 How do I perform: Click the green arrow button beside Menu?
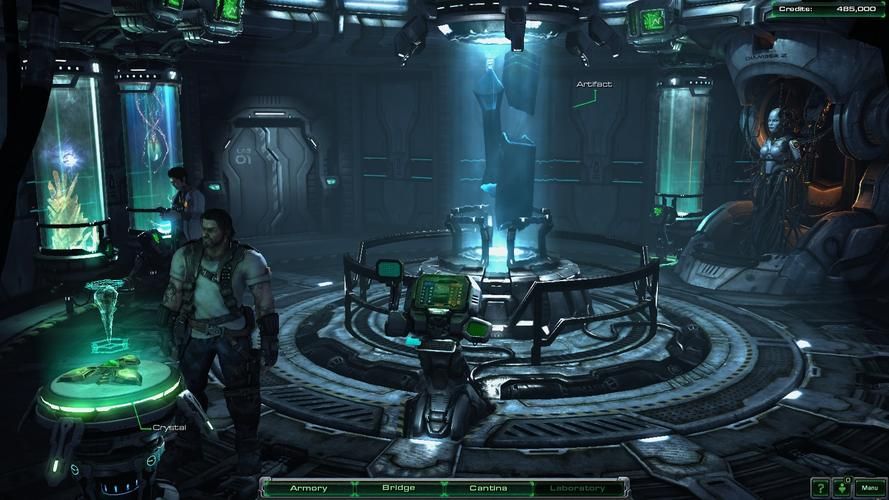point(842,487)
